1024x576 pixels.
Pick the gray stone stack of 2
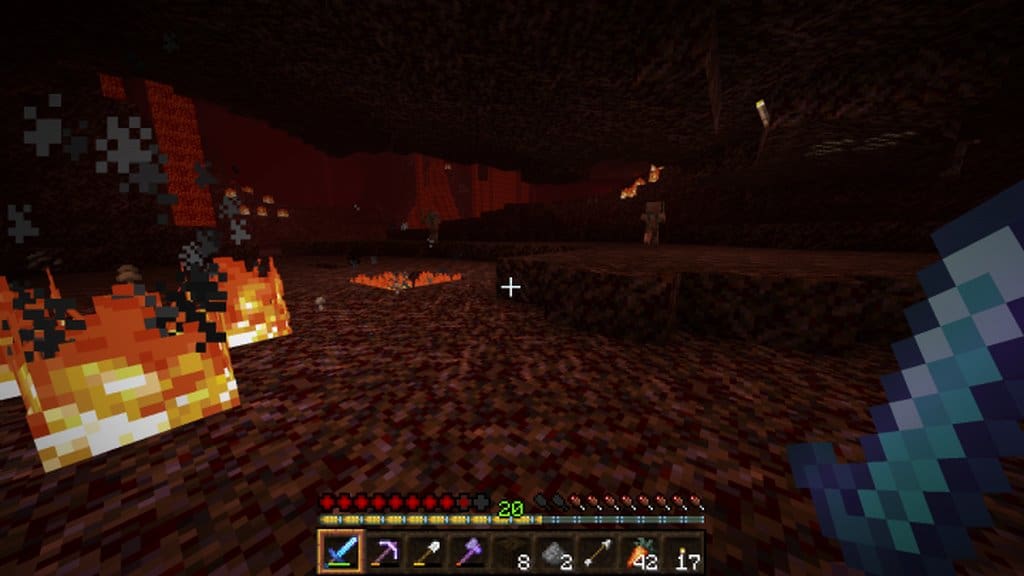tap(554, 551)
